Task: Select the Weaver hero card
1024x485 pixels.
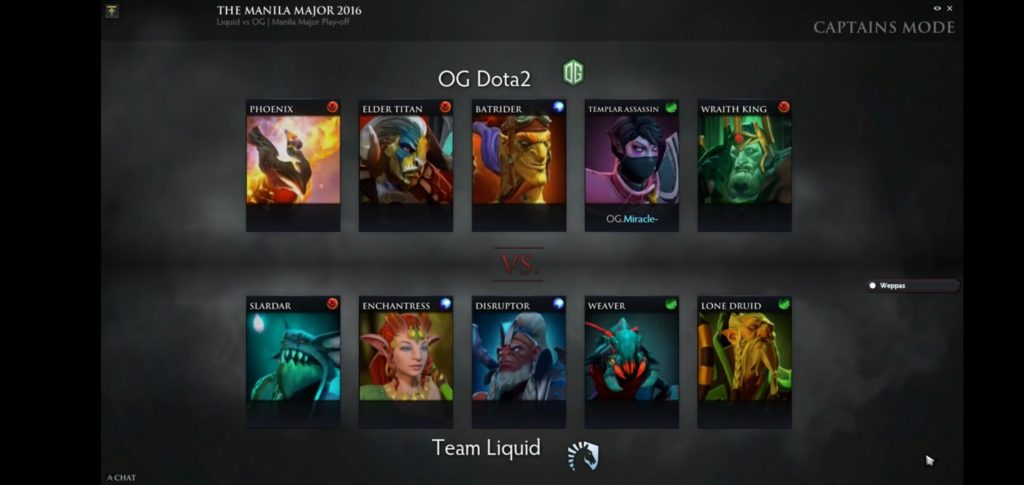Action: pyautogui.click(x=632, y=356)
